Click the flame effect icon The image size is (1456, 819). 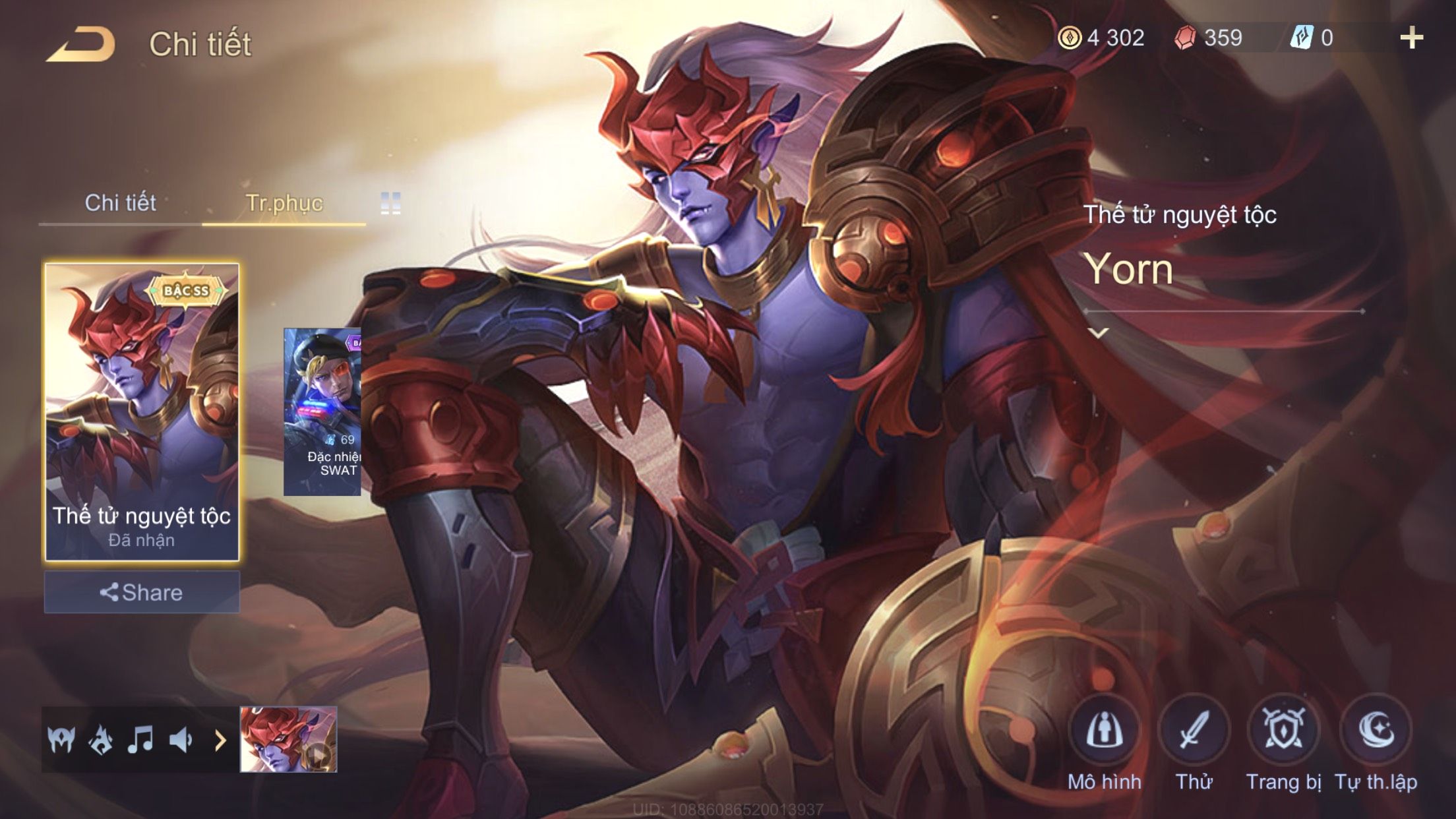pyautogui.click(x=100, y=740)
